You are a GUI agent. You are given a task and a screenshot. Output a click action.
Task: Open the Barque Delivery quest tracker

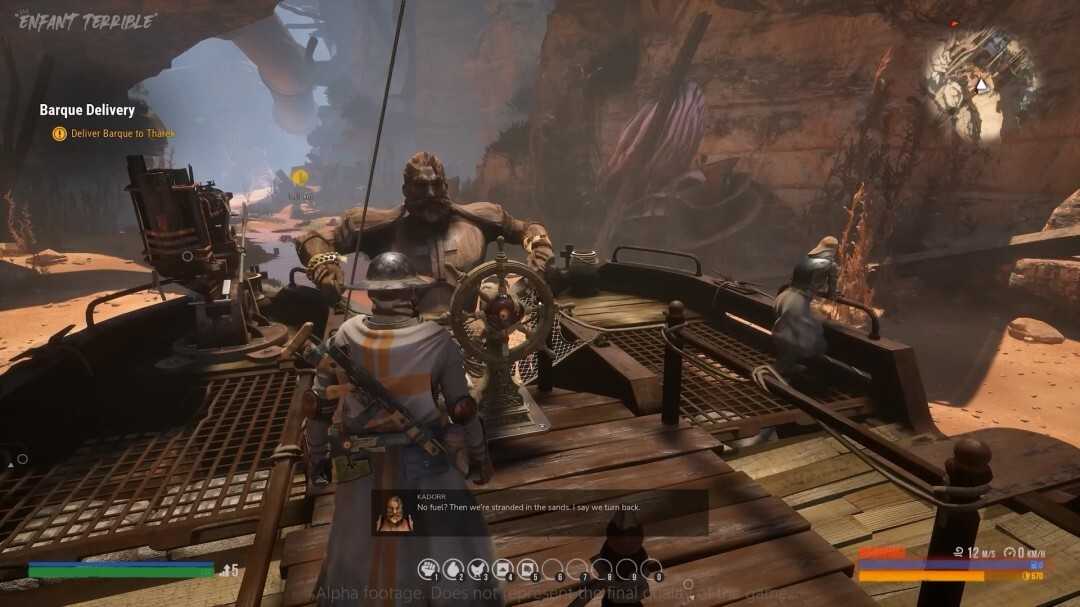(x=87, y=110)
